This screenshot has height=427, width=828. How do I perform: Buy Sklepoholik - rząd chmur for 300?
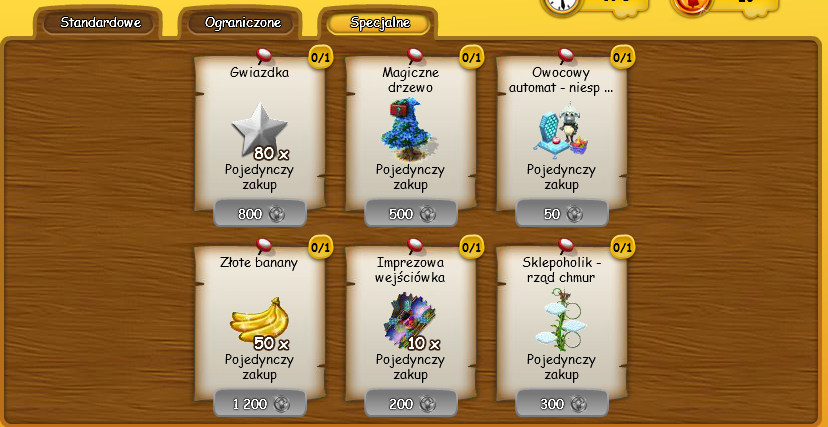(562, 403)
